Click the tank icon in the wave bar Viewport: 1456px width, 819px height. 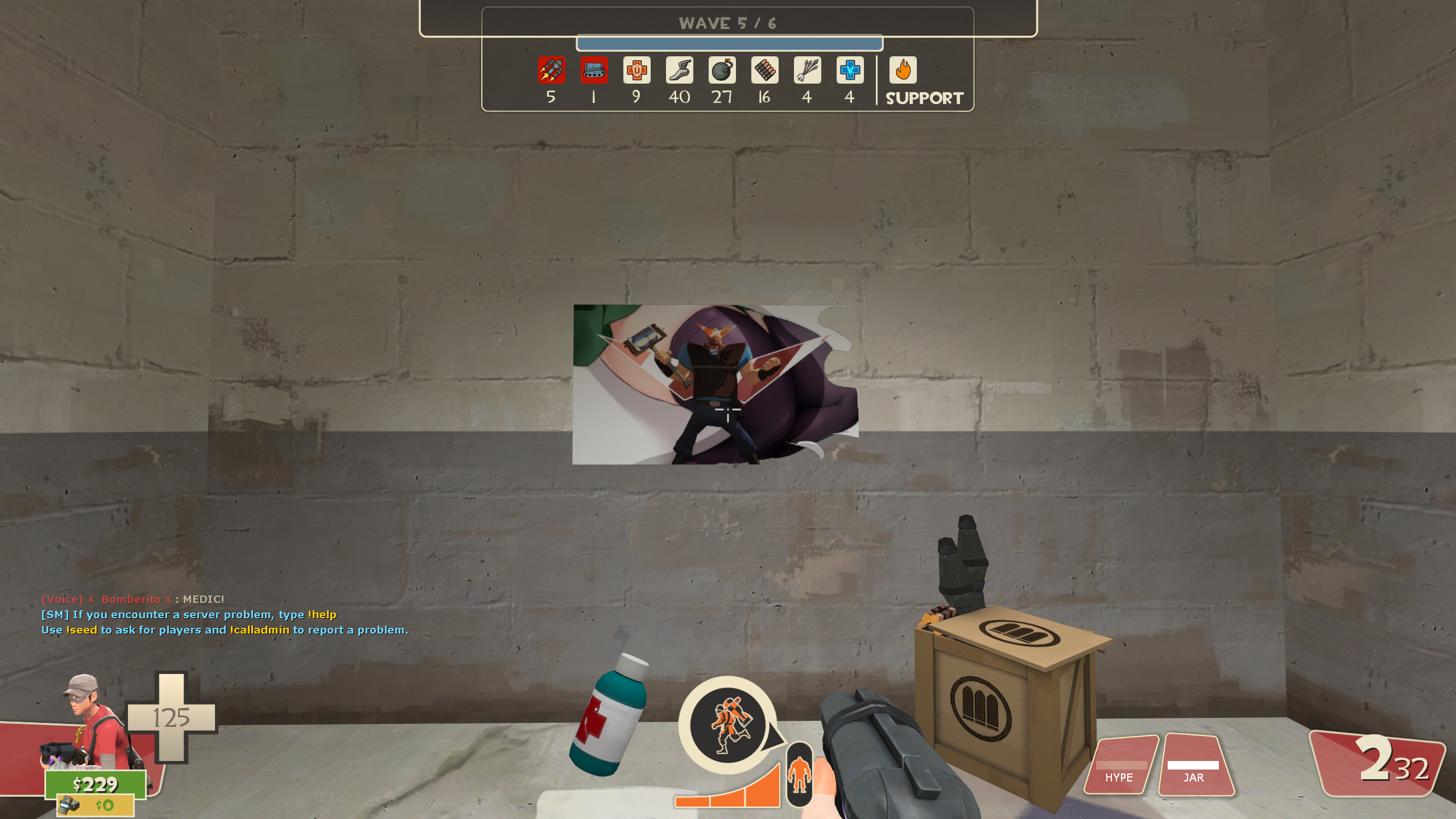[593, 71]
